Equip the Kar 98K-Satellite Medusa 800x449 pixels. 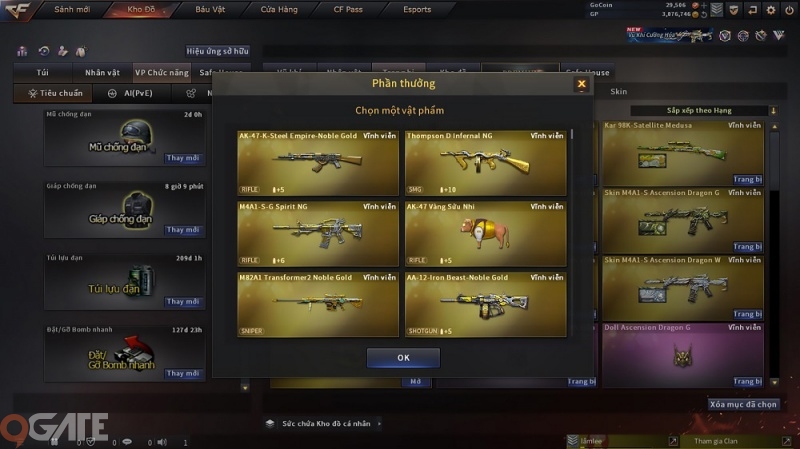[747, 179]
